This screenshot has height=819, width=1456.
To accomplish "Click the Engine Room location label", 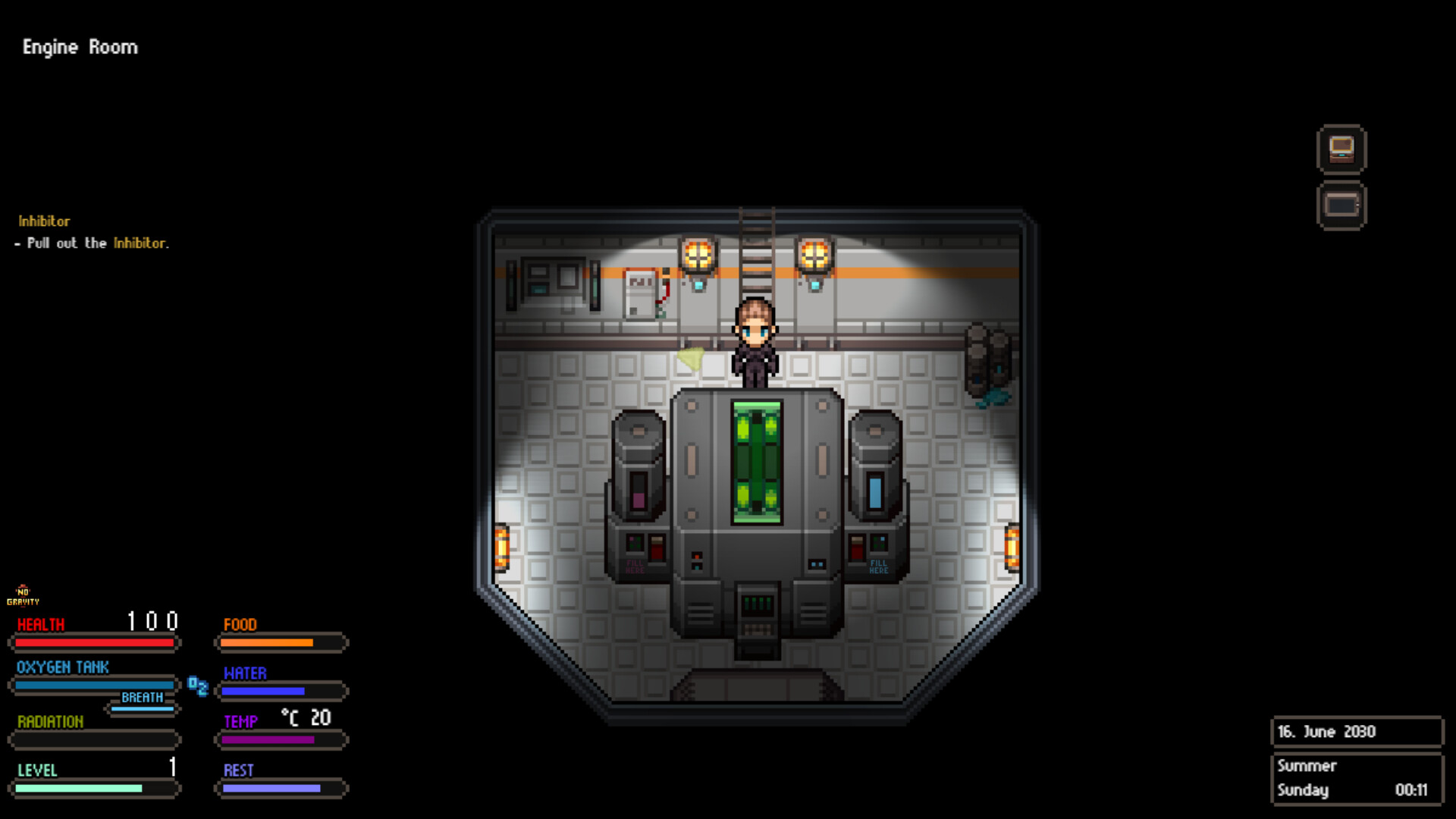I will [x=80, y=47].
